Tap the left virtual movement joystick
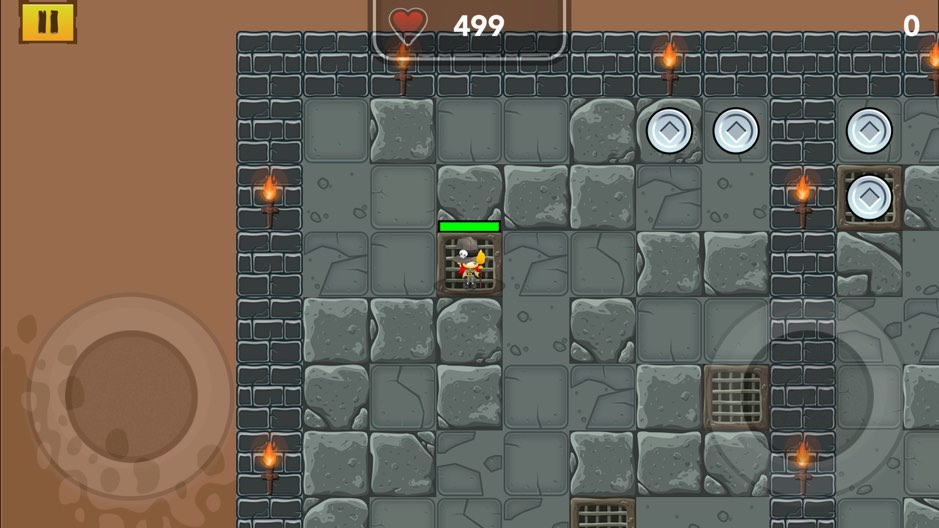This screenshot has width=939, height=528. [131, 396]
